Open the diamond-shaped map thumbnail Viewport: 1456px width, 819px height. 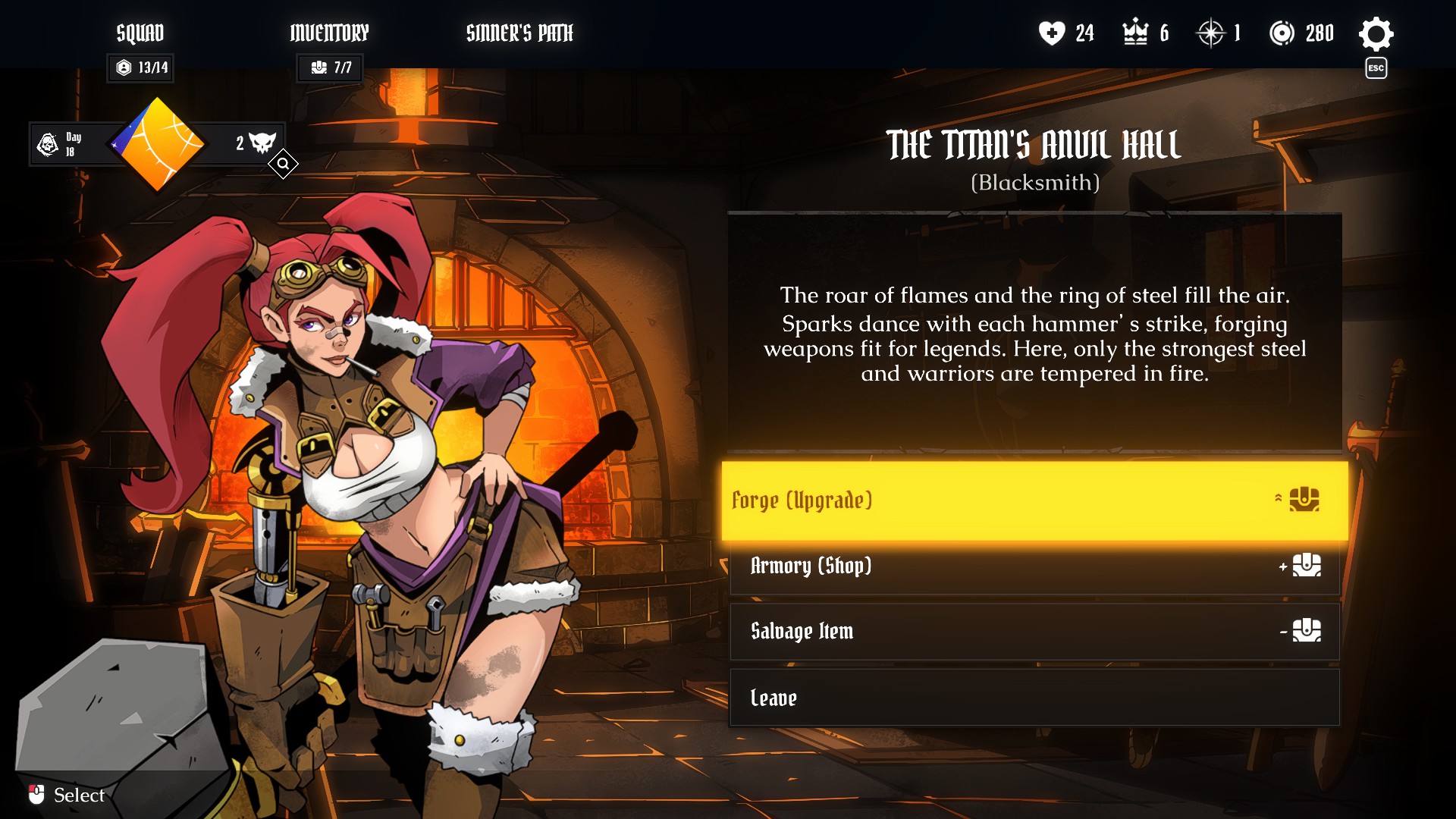click(157, 143)
